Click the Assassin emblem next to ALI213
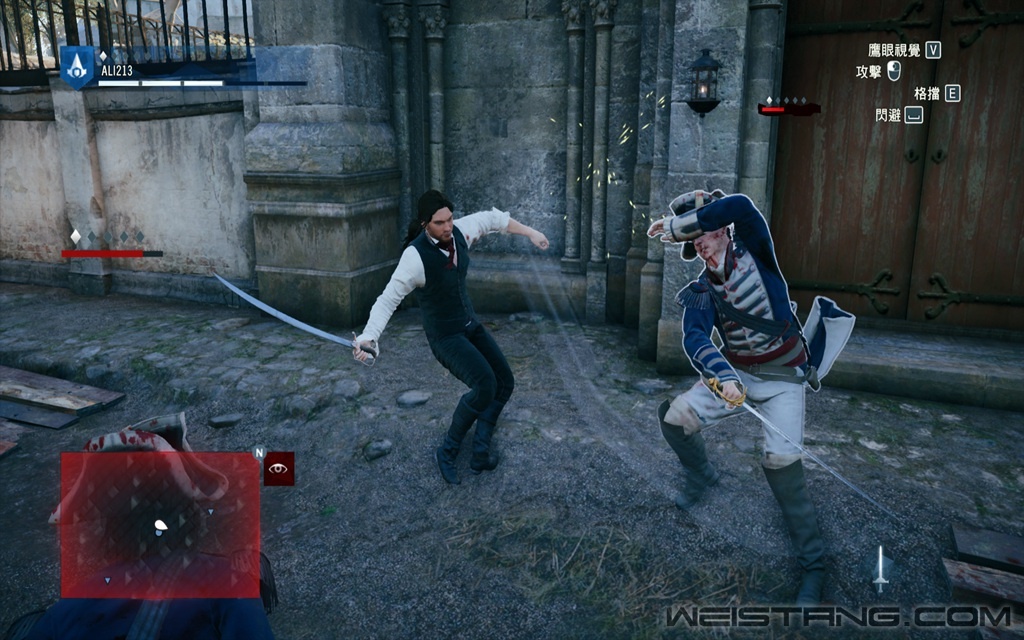Screen dimensions: 1024x640 point(76,68)
